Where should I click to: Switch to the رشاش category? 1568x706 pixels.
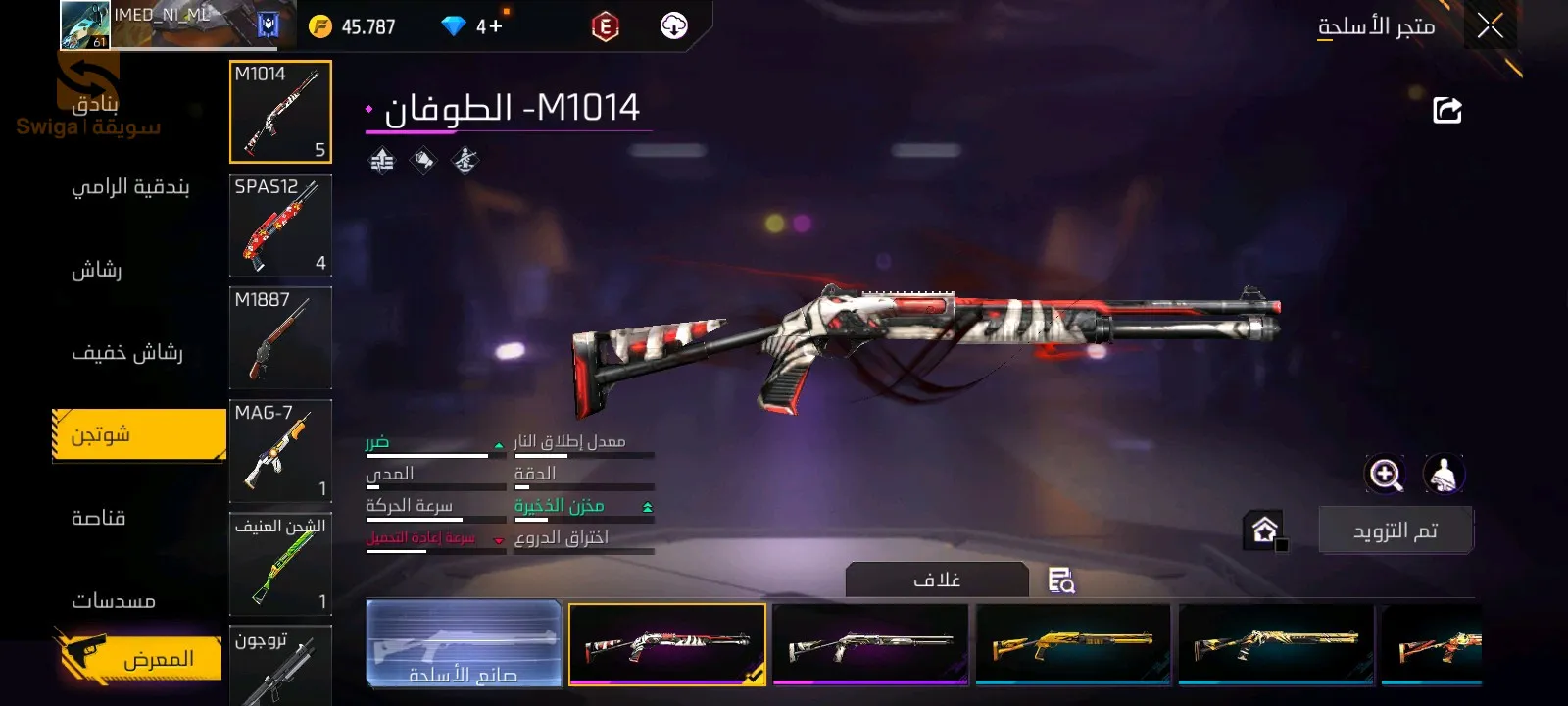point(97,270)
